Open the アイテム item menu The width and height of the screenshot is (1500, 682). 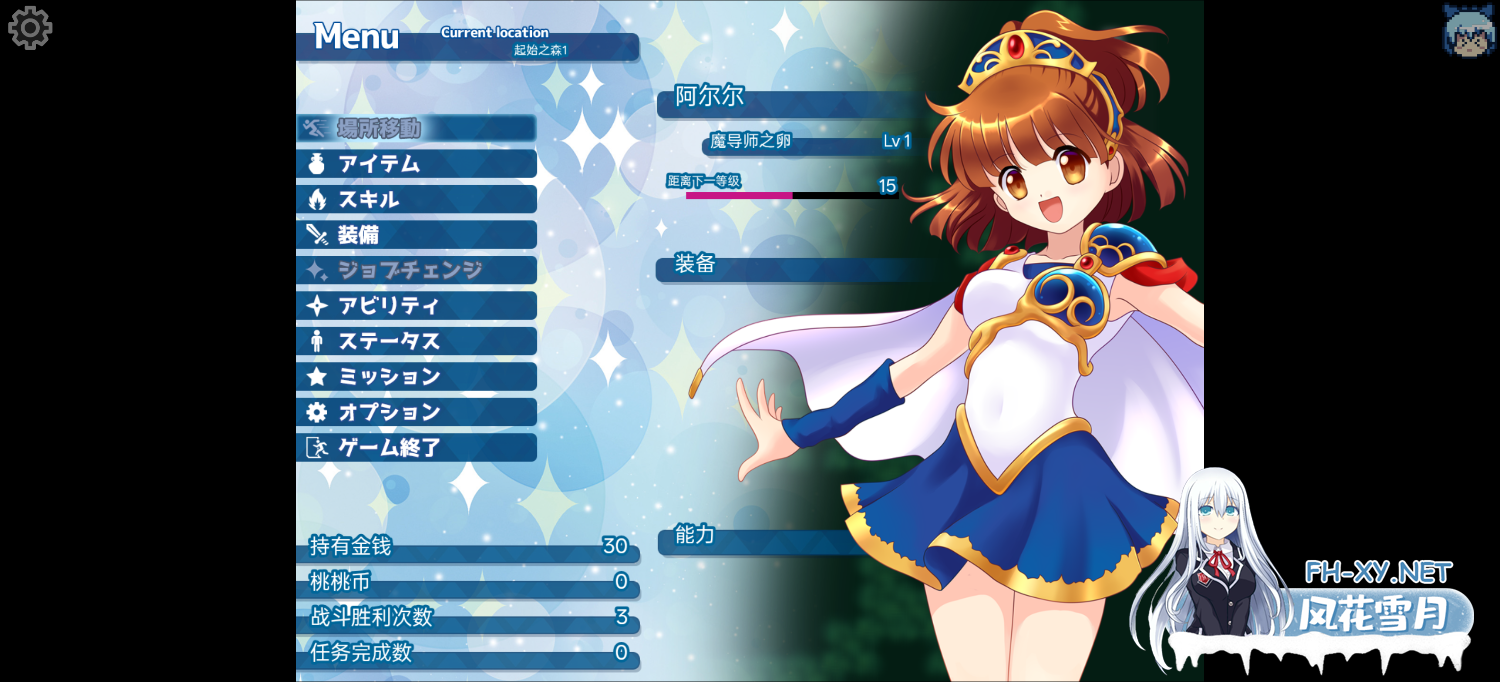click(x=416, y=164)
